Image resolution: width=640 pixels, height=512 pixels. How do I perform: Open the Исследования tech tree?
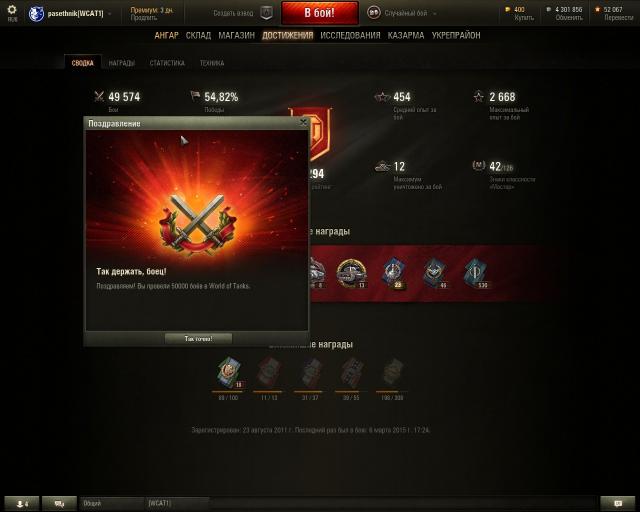pos(350,35)
